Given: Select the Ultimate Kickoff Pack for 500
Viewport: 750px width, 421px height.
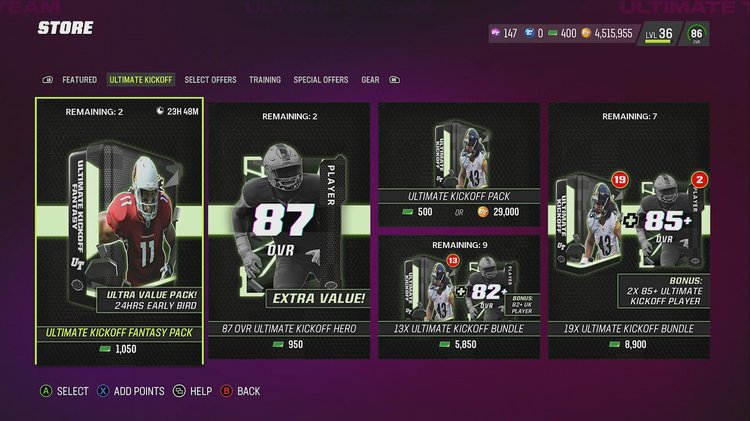Looking at the screenshot, I should click(x=459, y=163).
